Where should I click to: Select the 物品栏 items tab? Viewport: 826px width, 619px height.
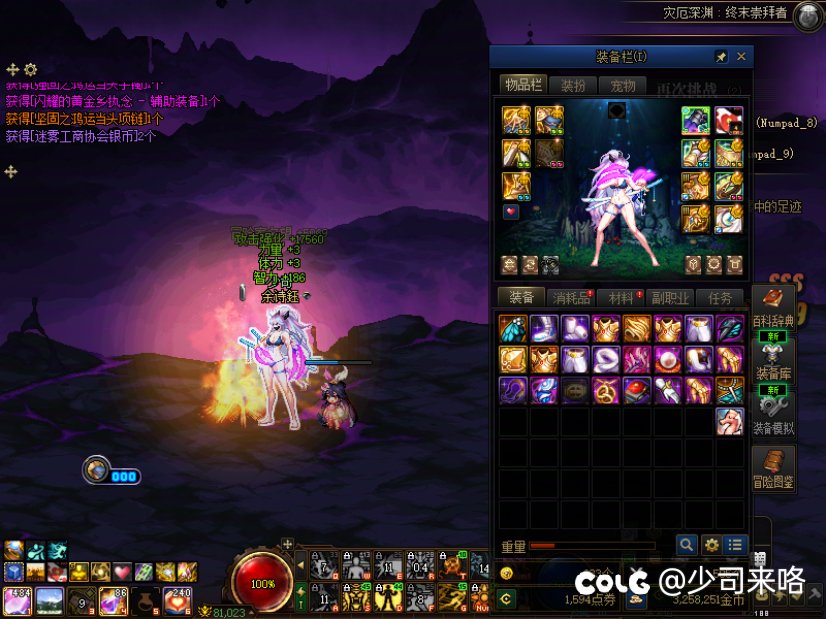coord(524,86)
